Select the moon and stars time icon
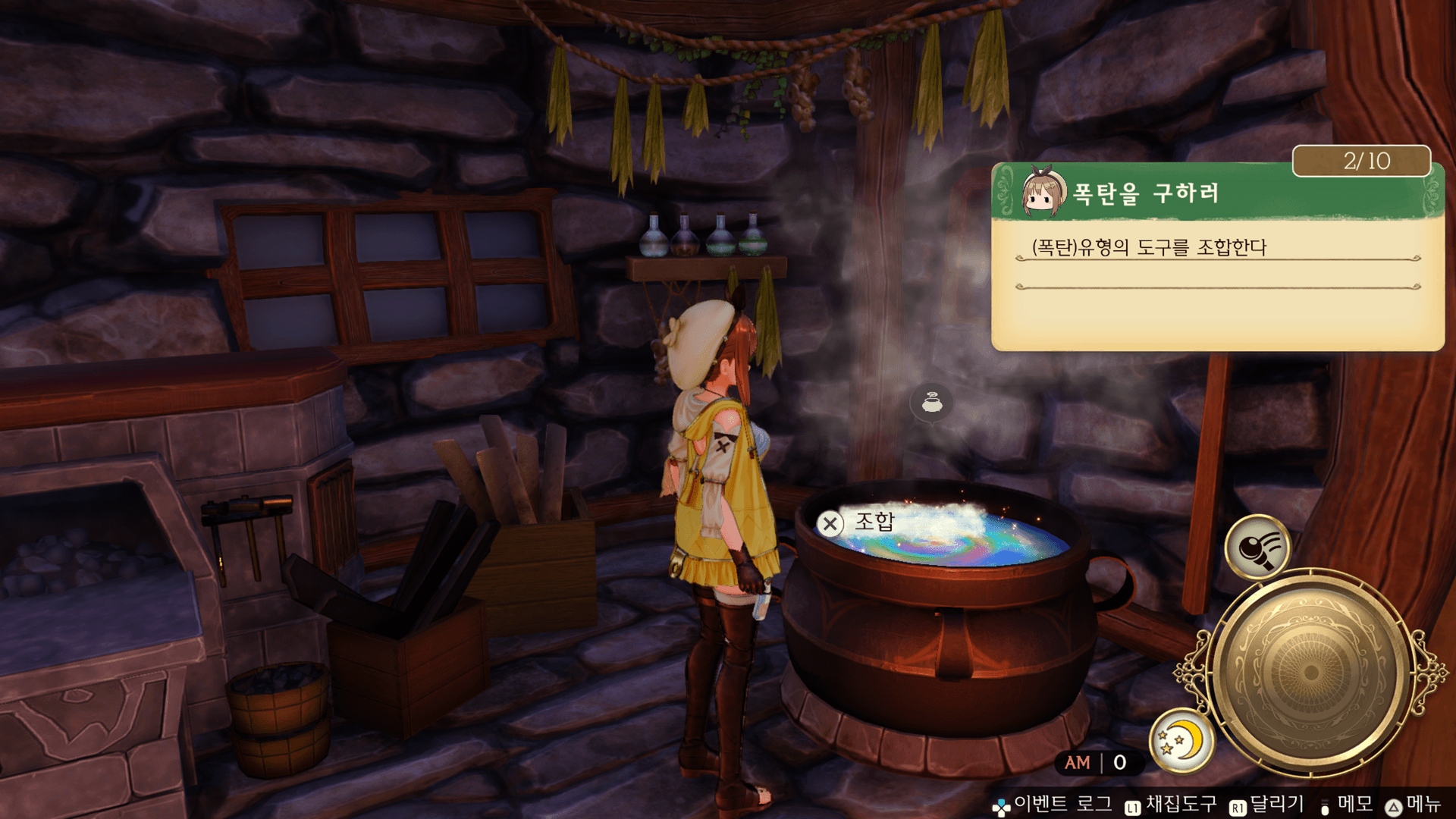The height and width of the screenshot is (819, 1456). [x=1180, y=741]
